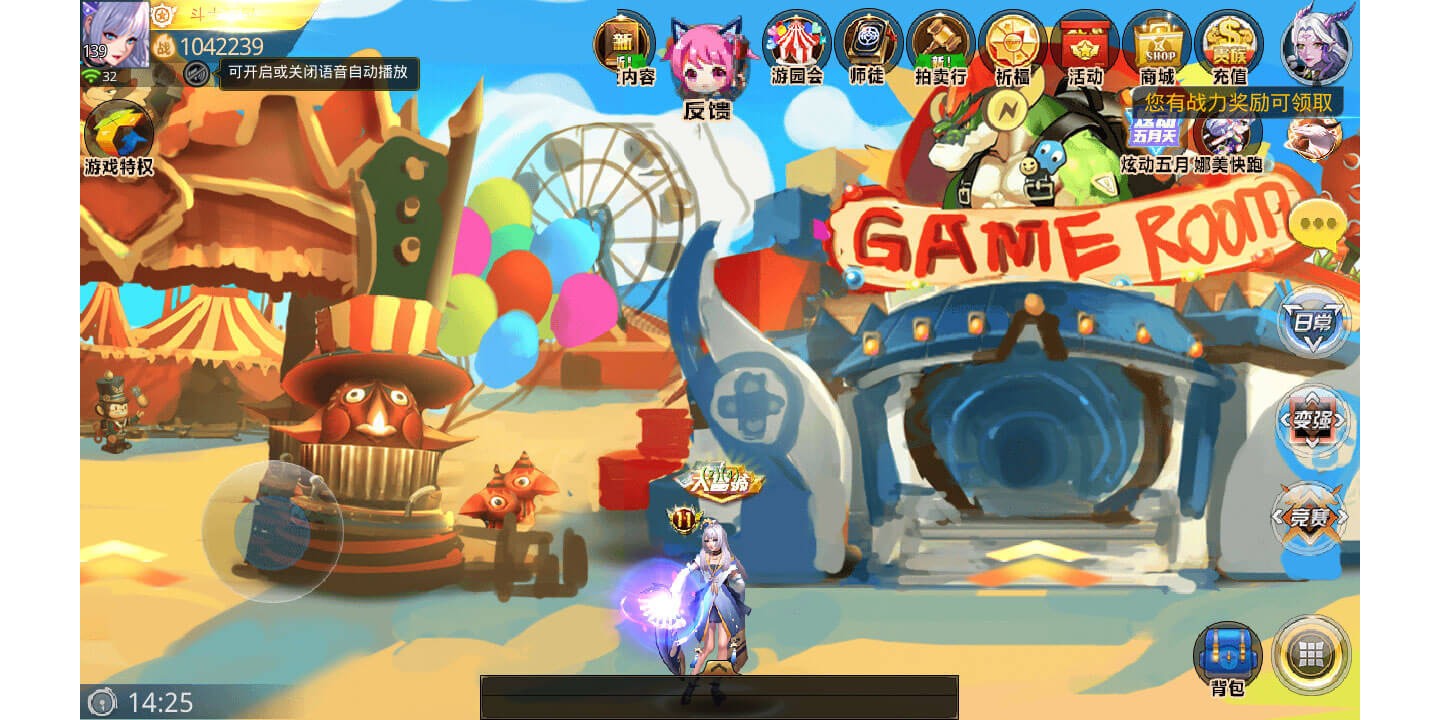The height and width of the screenshot is (720, 1440).
Task: Open the 日常 daily menu button
Action: [1313, 322]
